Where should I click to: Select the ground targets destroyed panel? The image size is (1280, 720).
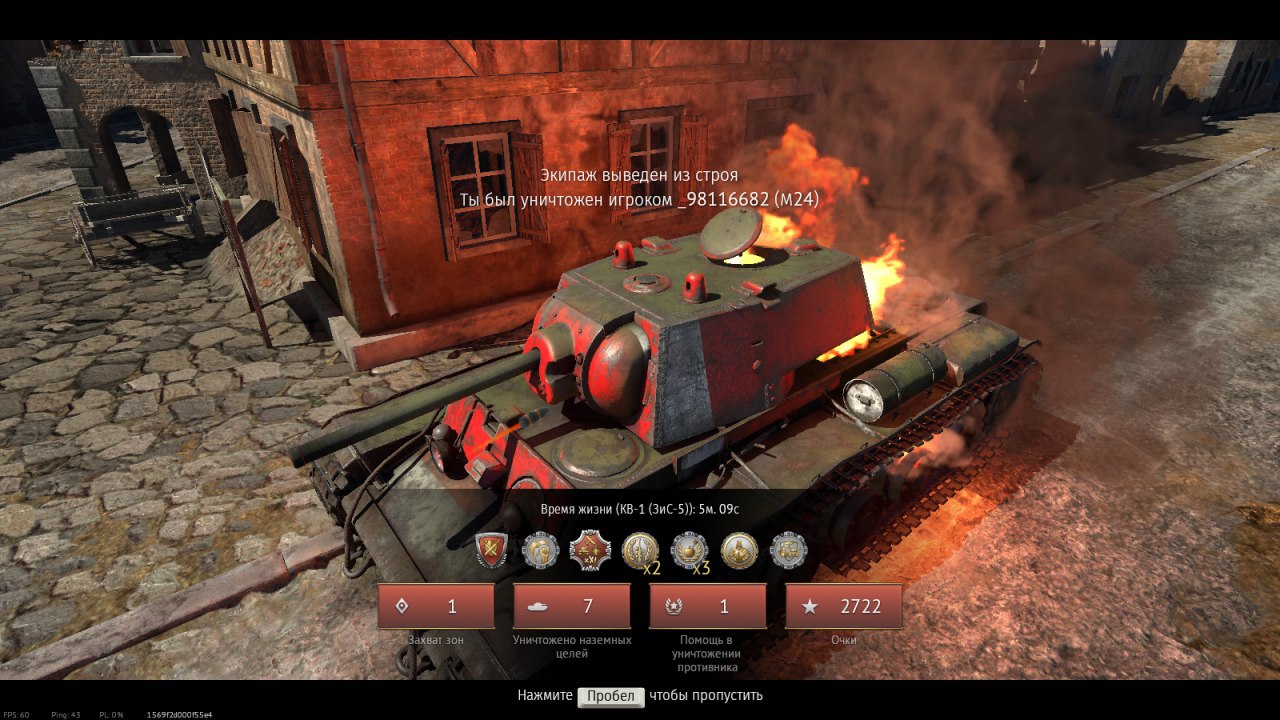572,606
